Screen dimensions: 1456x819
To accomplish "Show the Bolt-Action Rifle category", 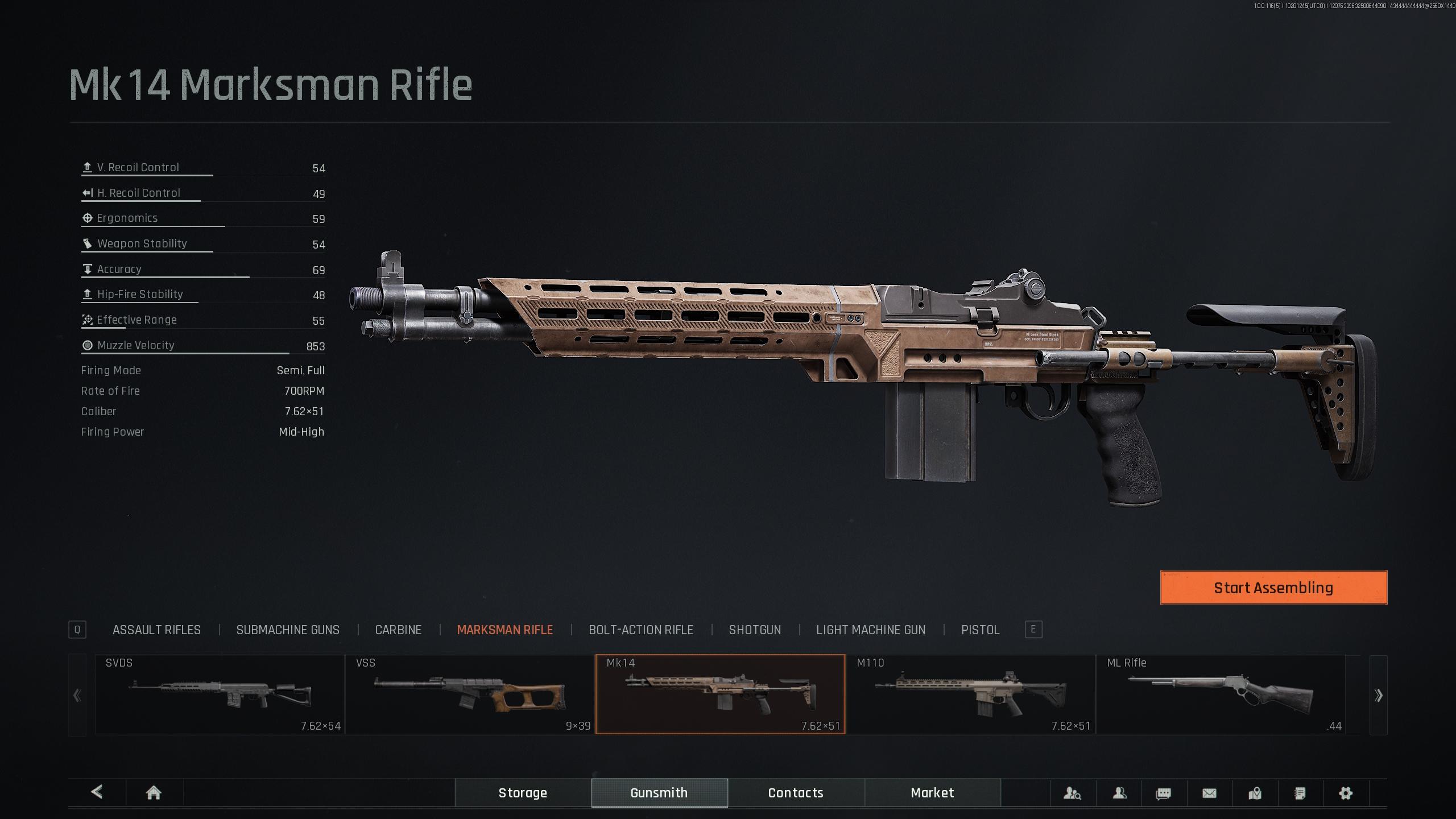I will point(640,630).
